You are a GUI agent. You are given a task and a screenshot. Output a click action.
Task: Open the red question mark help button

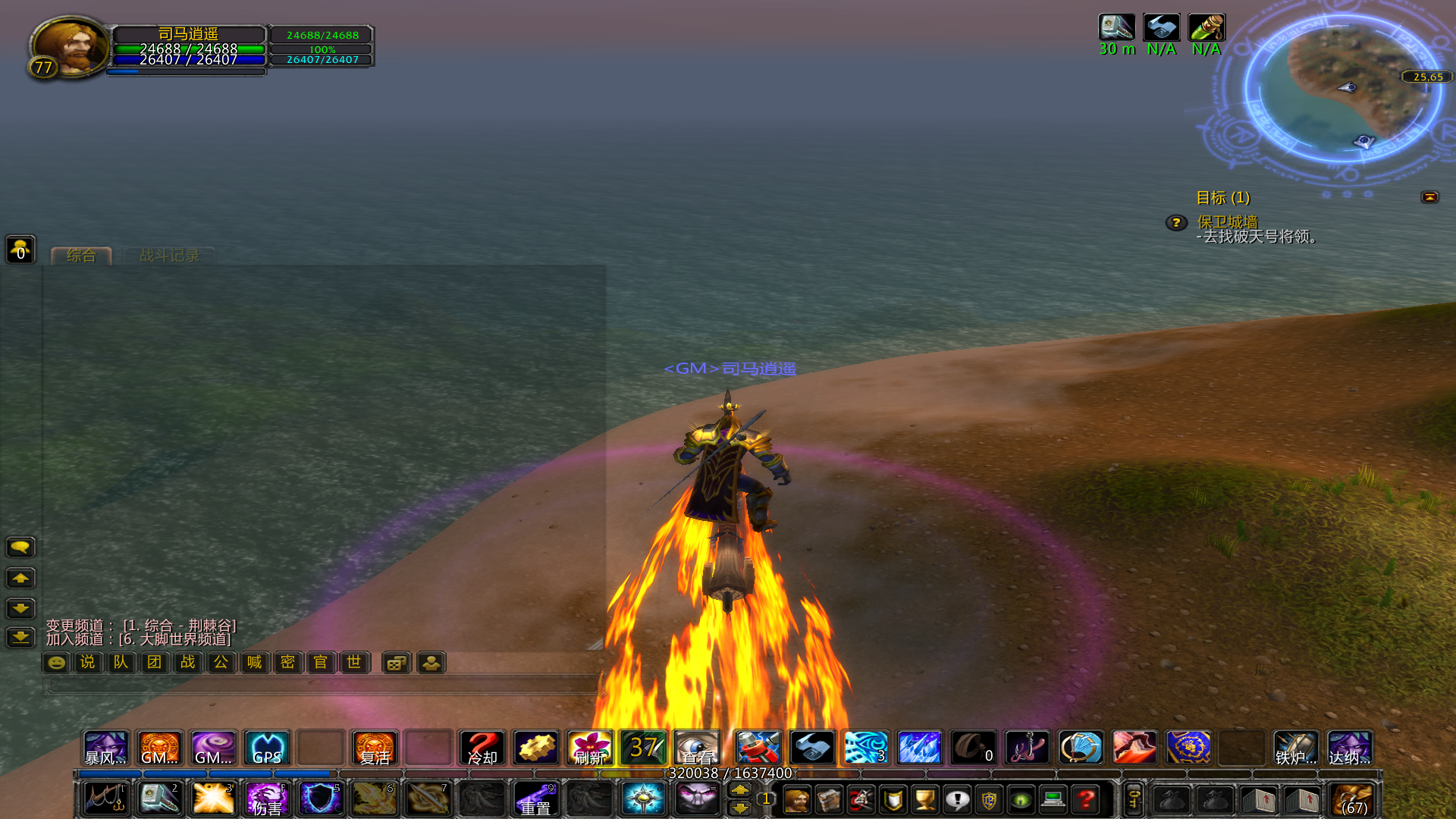(x=1086, y=799)
